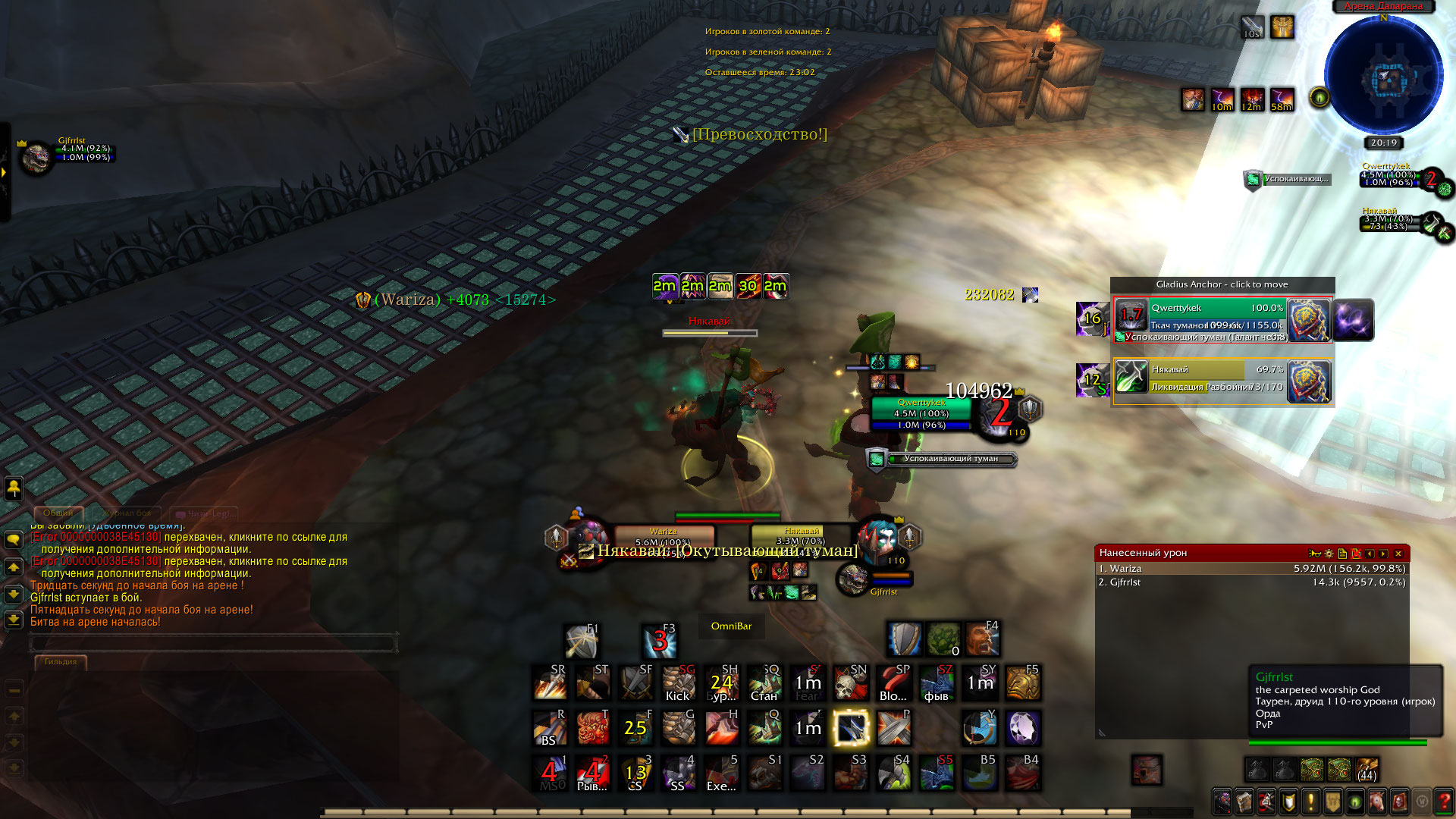Click the Dalaran Arena minimap
Screen dimensions: 1456x819
pos(1384,76)
